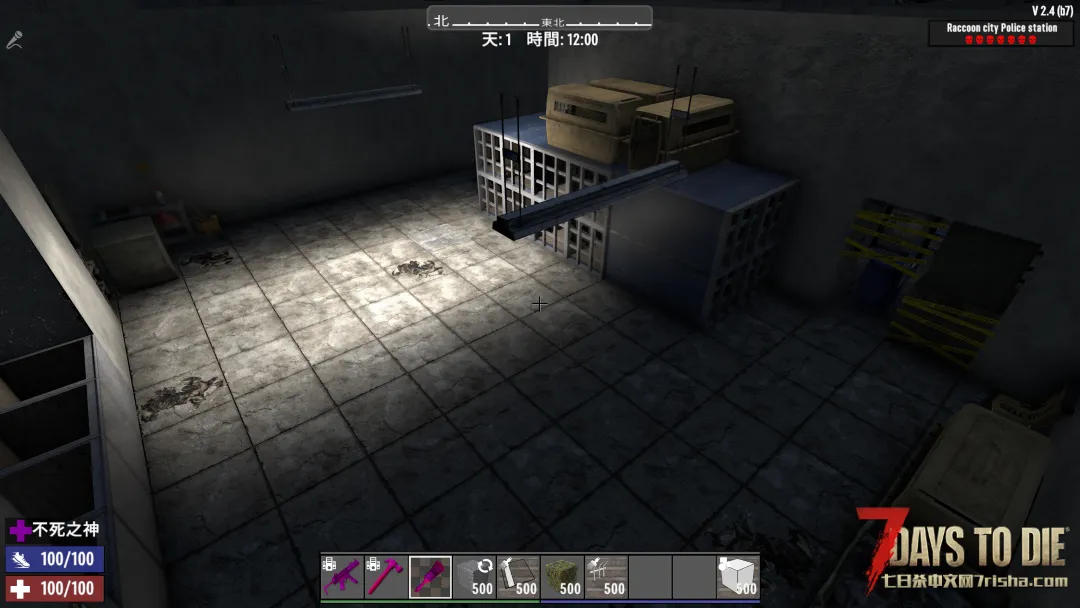
Task: Click the purple cross god mode buff
Action: click(x=20, y=530)
